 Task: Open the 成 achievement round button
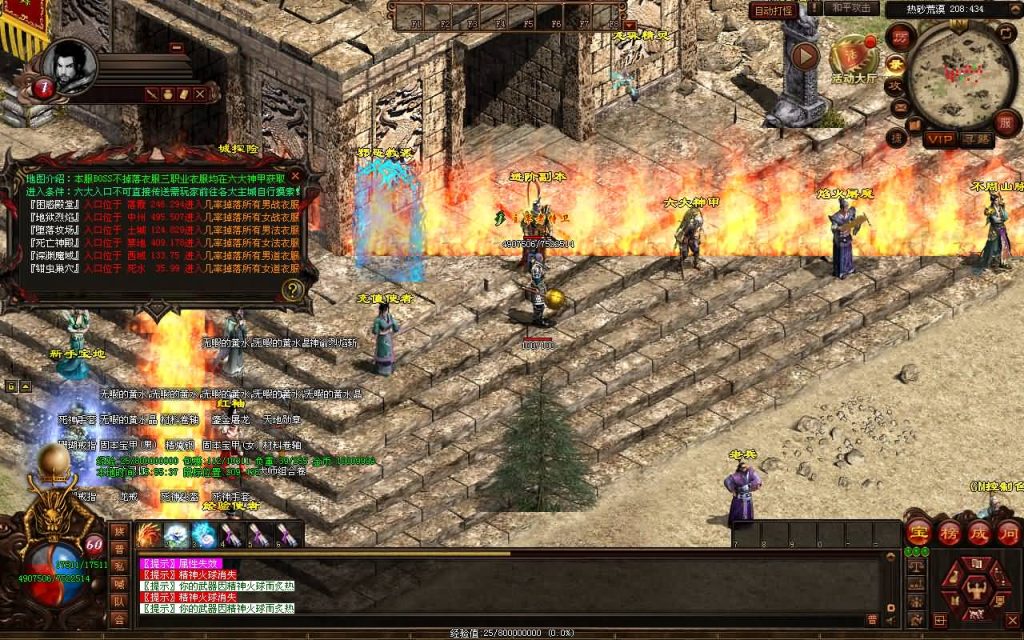979,532
